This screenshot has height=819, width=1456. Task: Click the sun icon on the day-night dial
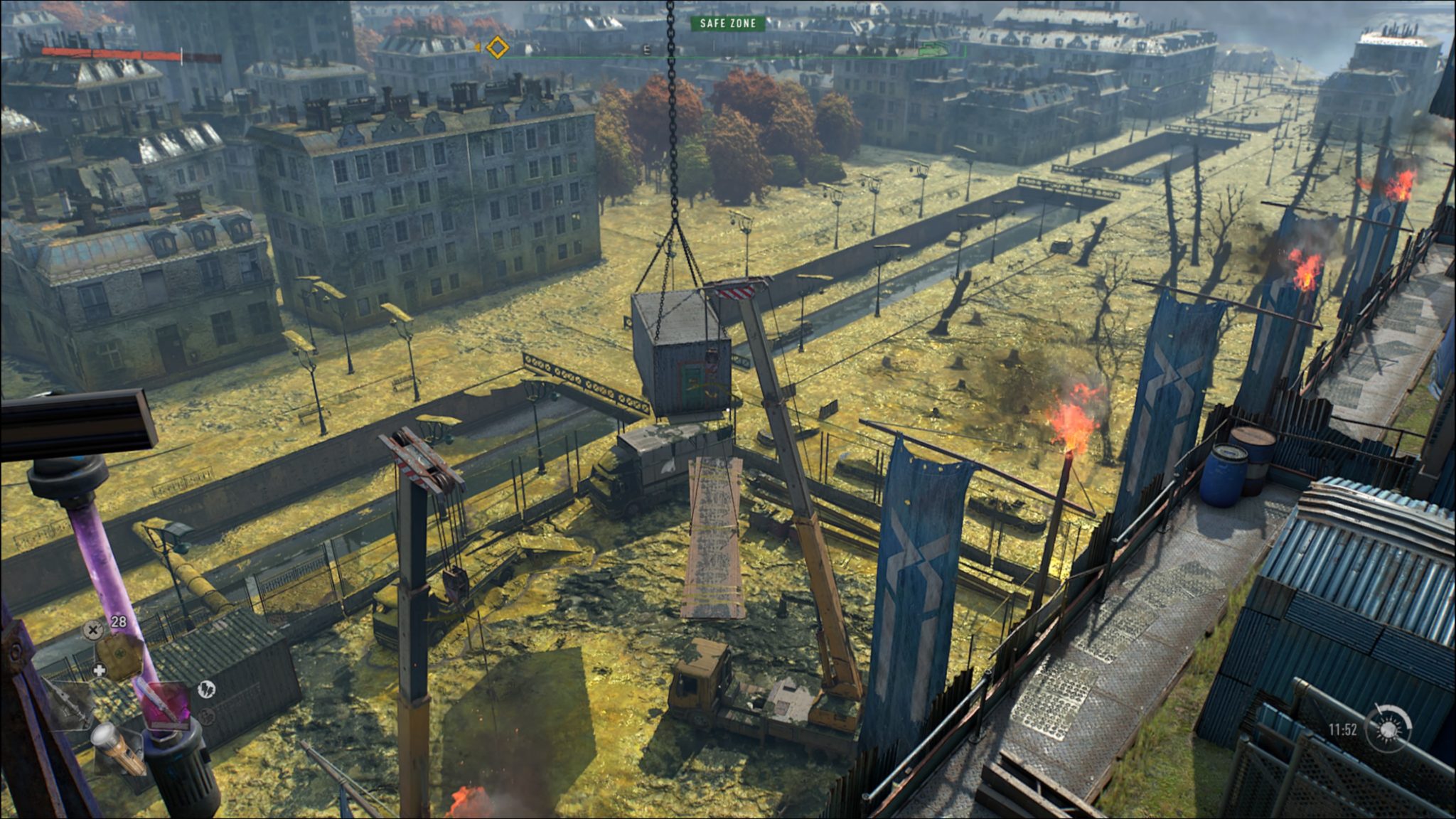(1388, 731)
